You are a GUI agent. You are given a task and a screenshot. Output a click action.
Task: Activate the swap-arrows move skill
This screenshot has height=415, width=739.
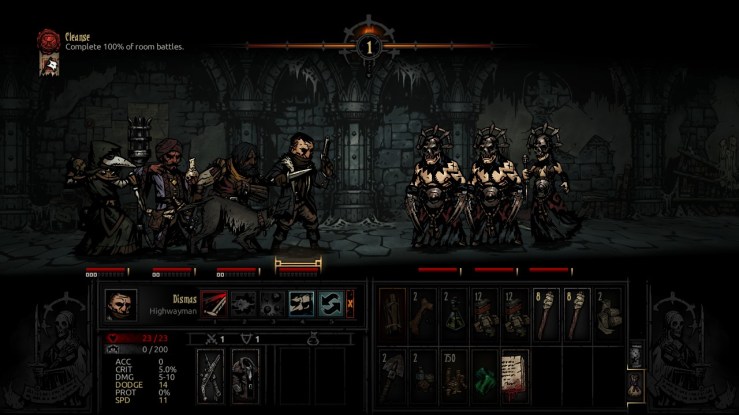pos(331,304)
